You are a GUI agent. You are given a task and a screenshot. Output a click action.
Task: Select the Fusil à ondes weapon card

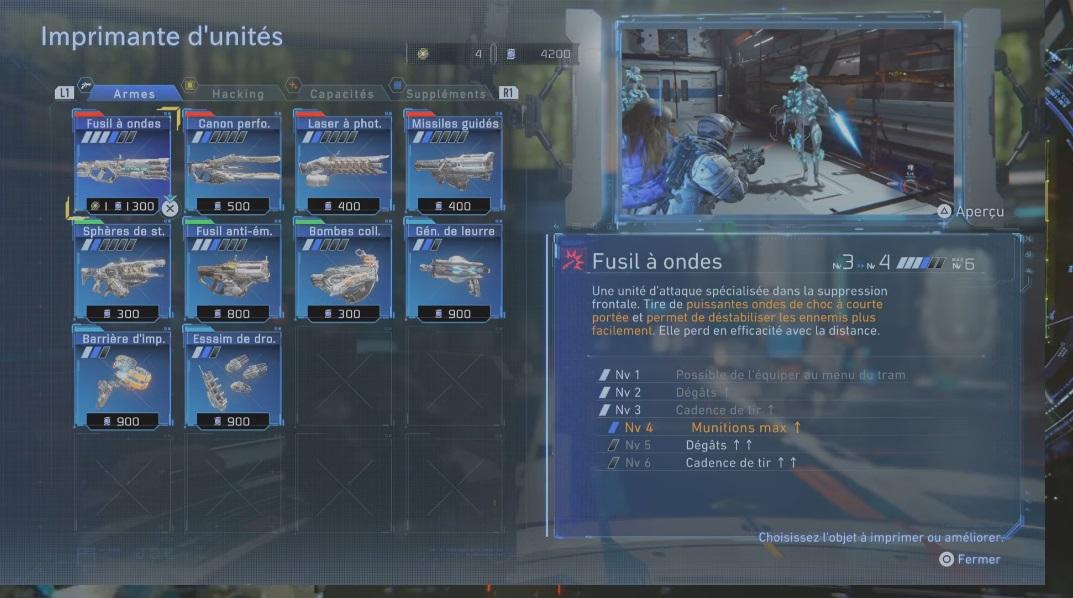click(123, 163)
